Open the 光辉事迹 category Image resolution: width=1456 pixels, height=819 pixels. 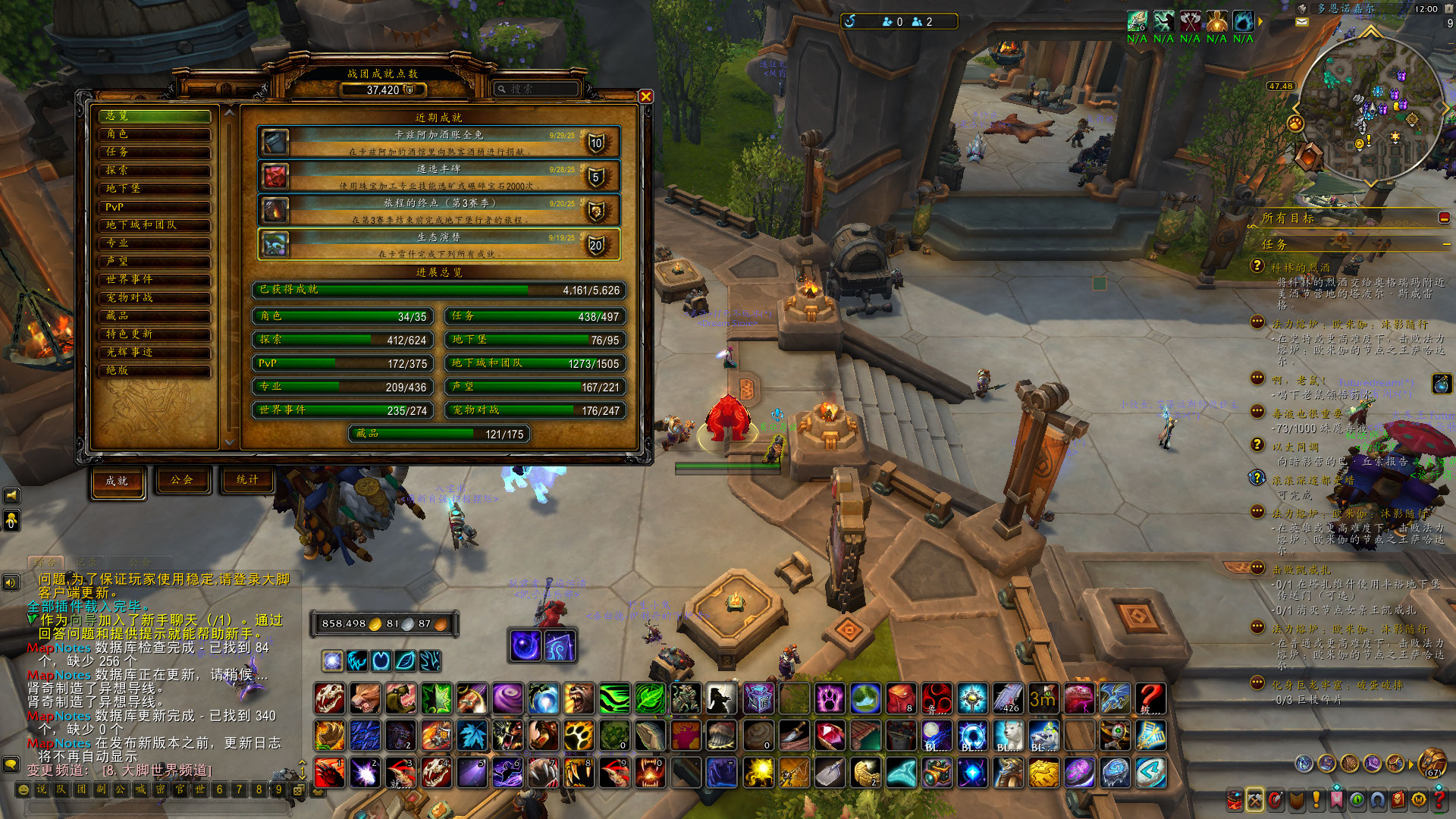click(155, 353)
